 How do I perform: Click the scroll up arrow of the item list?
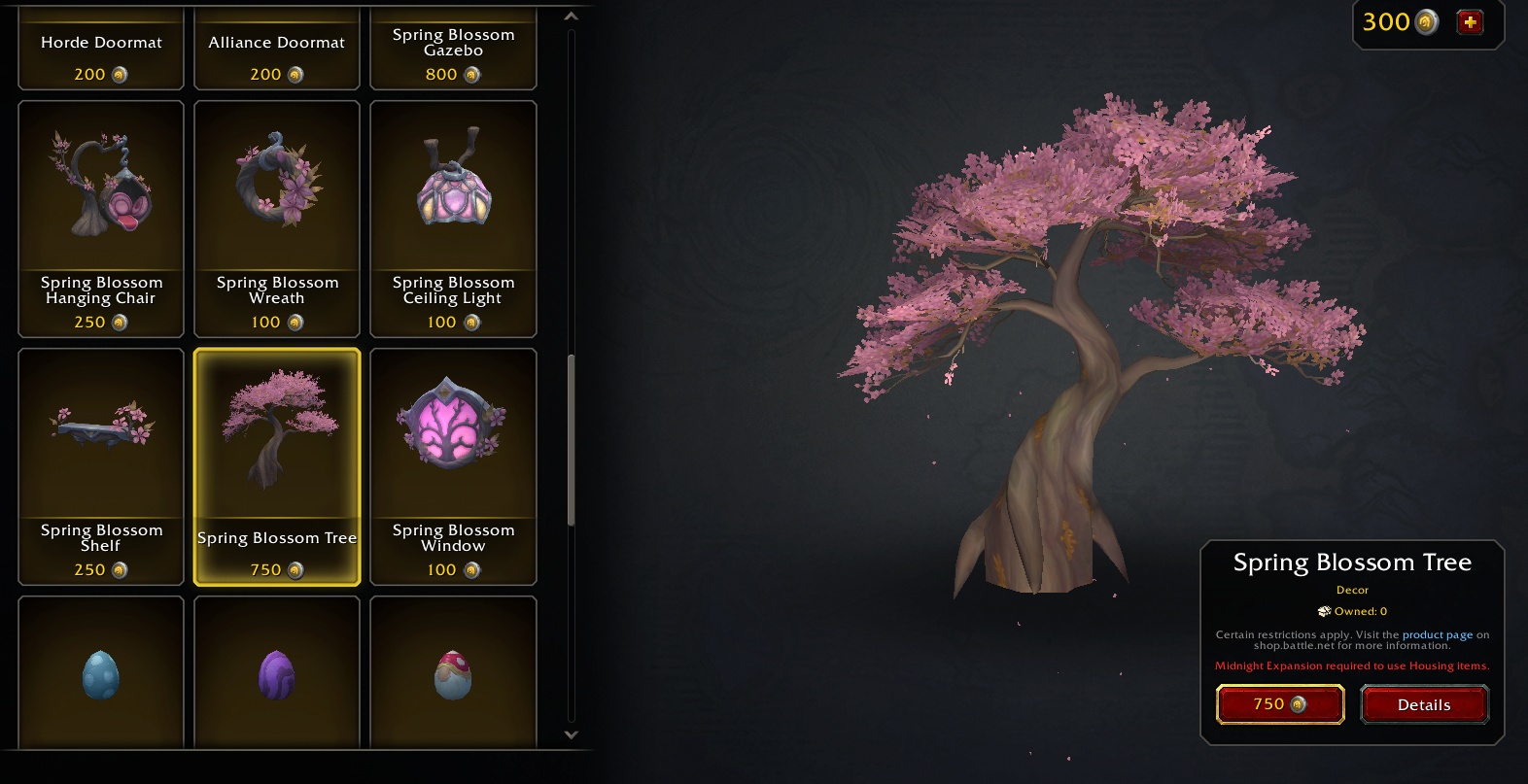571,17
